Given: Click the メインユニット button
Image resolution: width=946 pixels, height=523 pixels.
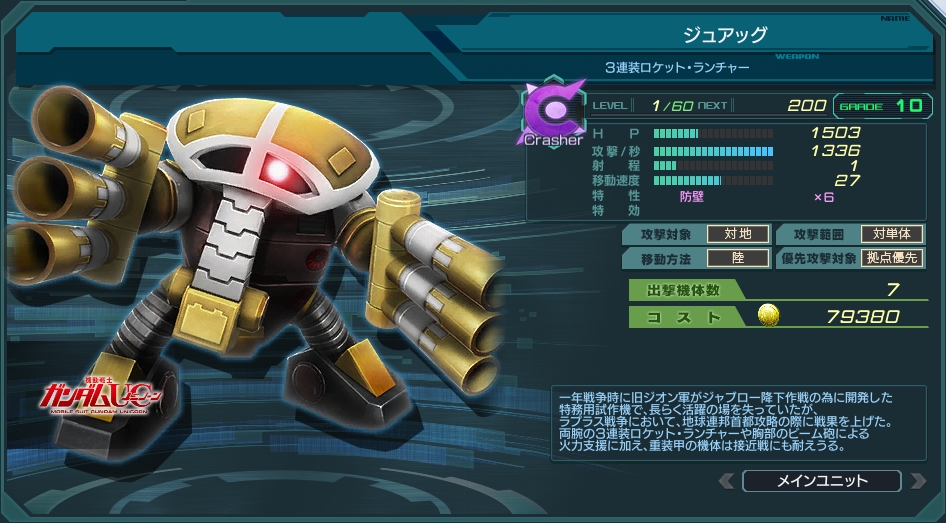Looking at the screenshot, I should click(822, 481).
